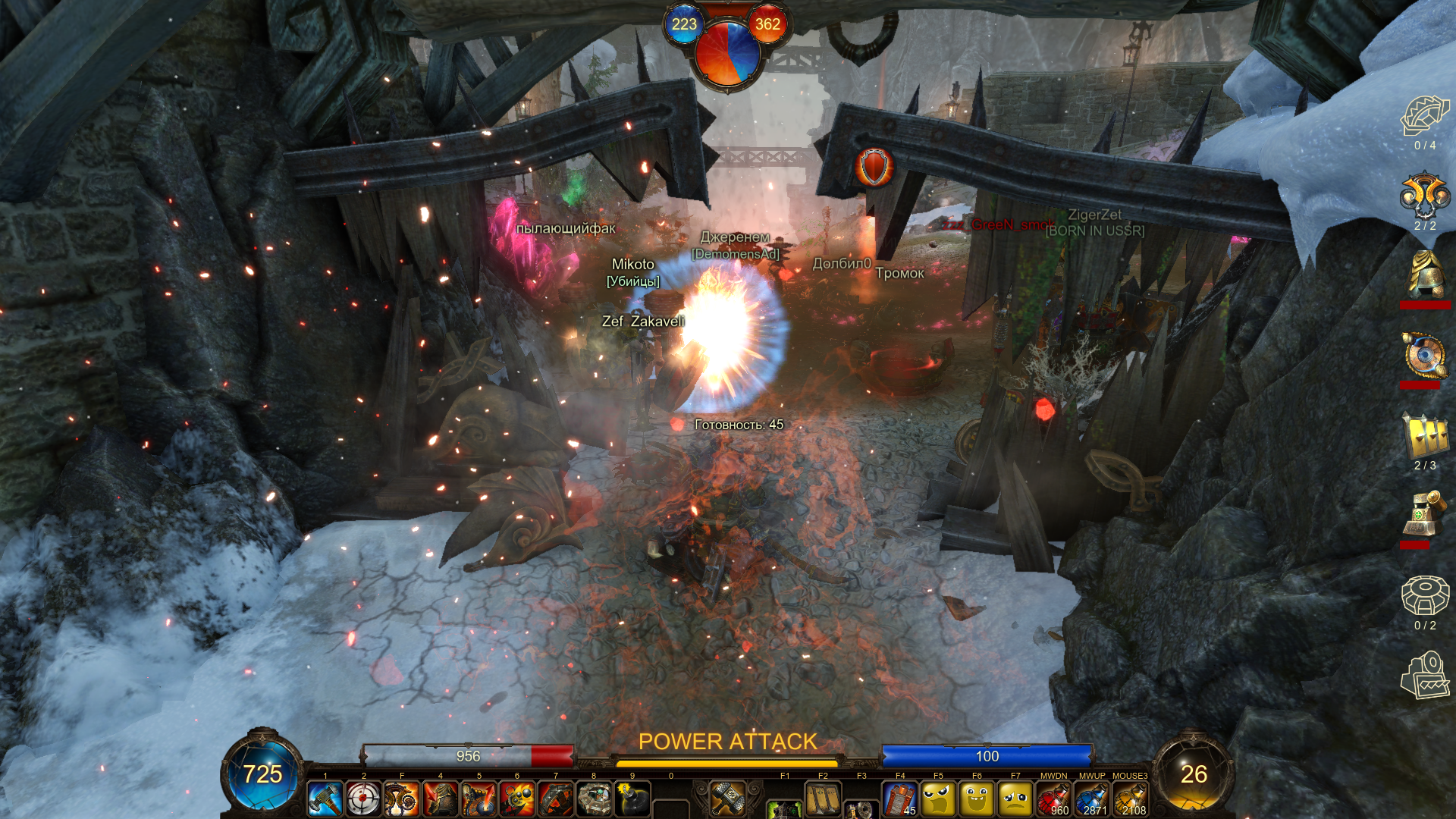Click the large golden warhammer icon
Image resolution: width=1456 pixels, height=819 pixels.
click(x=728, y=798)
